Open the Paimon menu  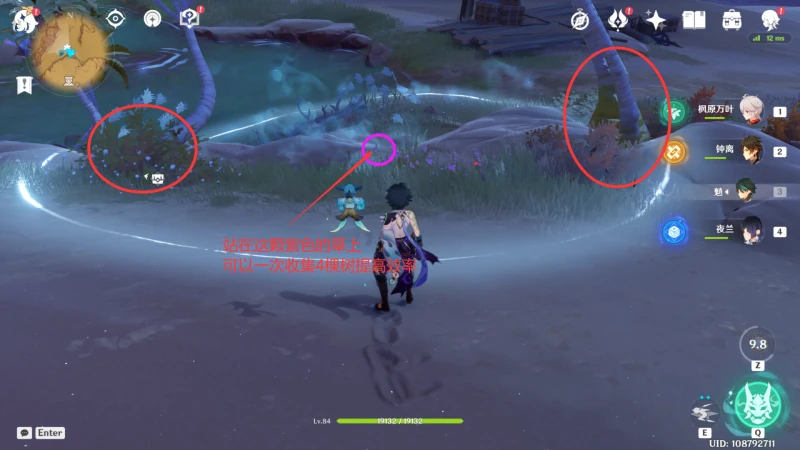click(24, 19)
